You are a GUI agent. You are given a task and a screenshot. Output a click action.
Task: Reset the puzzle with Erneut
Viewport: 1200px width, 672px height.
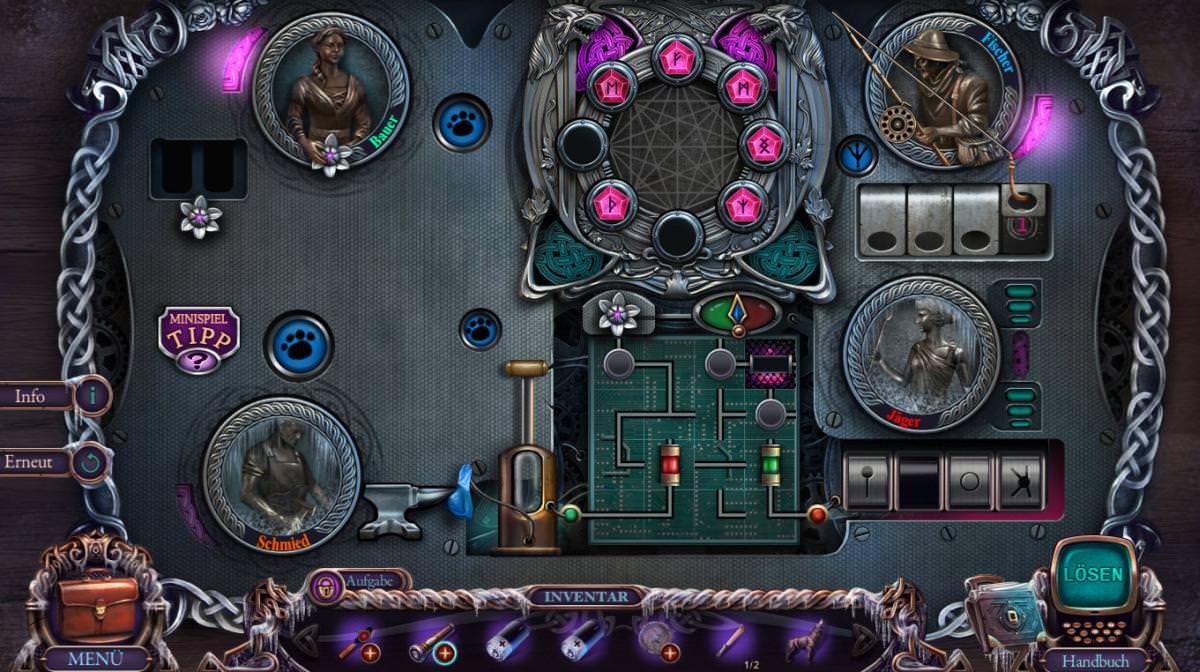pos(91,463)
